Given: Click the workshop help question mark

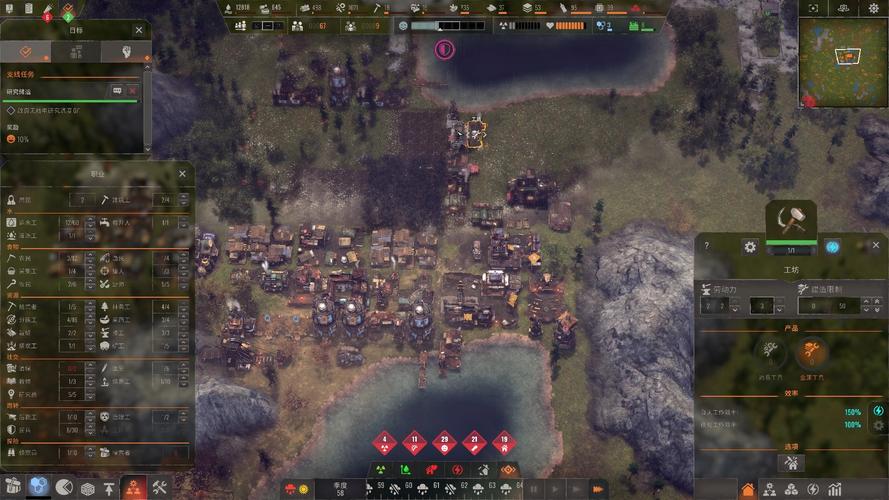Looking at the screenshot, I should point(707,246).
